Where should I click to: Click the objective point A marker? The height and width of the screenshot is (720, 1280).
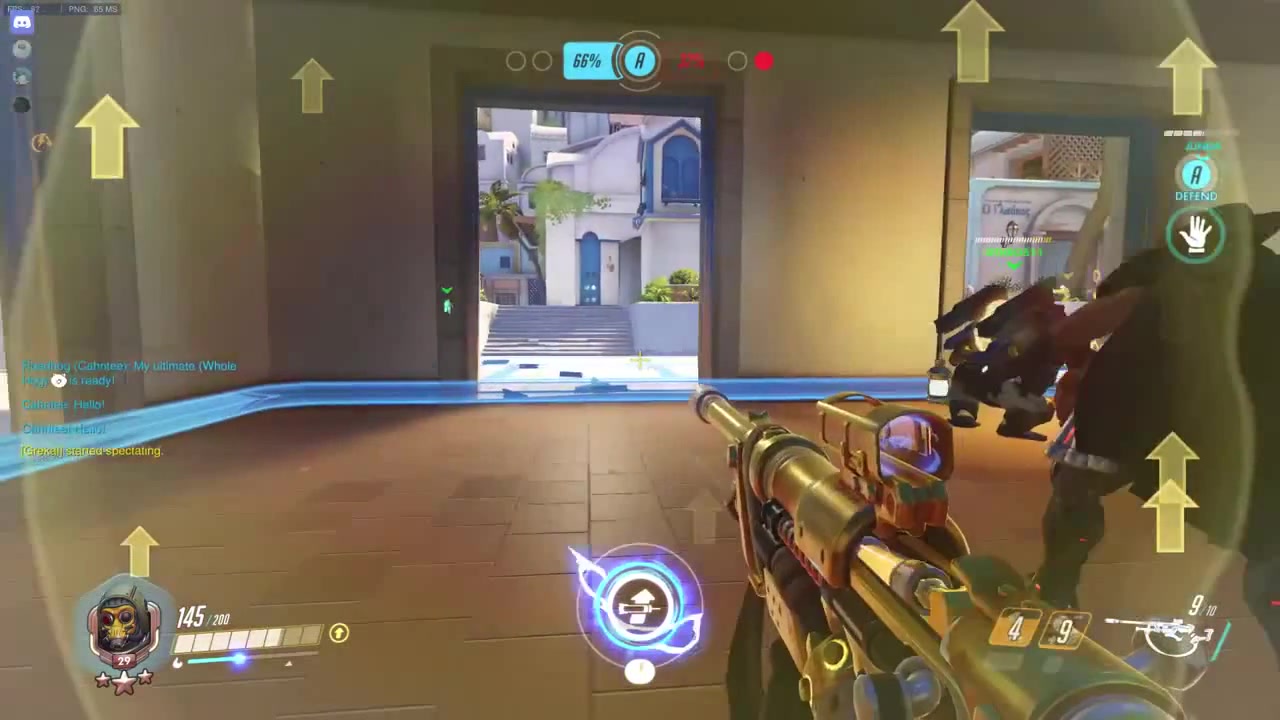[x=638, y=61]
